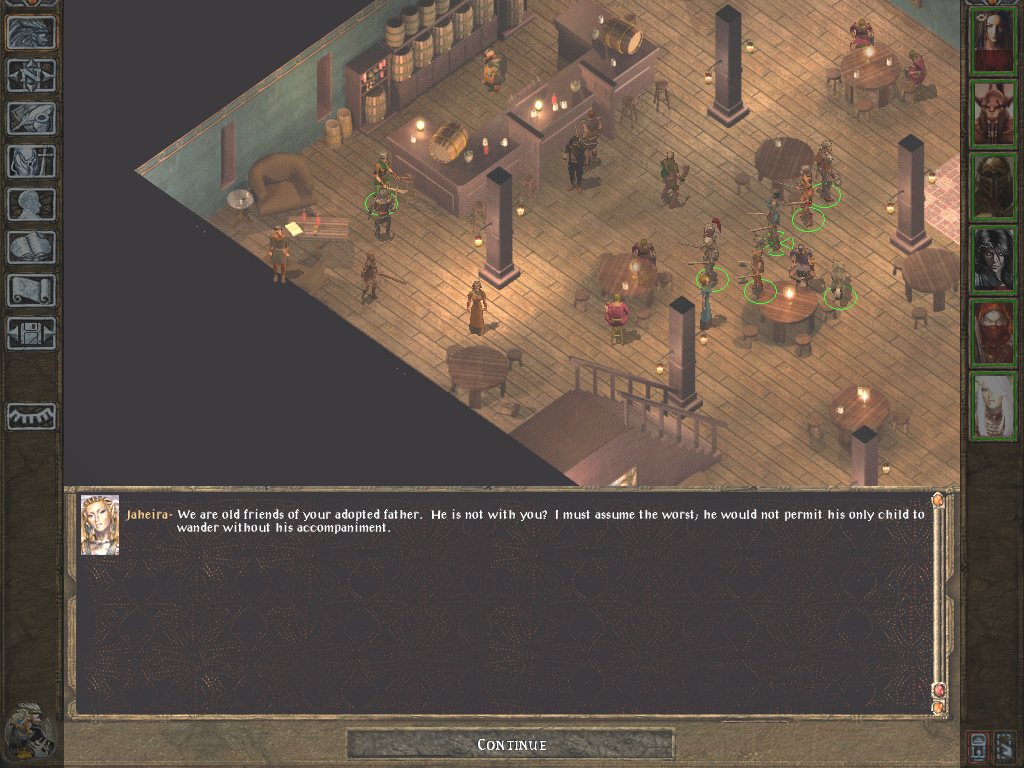
Task: Open the mage spellbook icon
Action: click(x=31, y=248)
